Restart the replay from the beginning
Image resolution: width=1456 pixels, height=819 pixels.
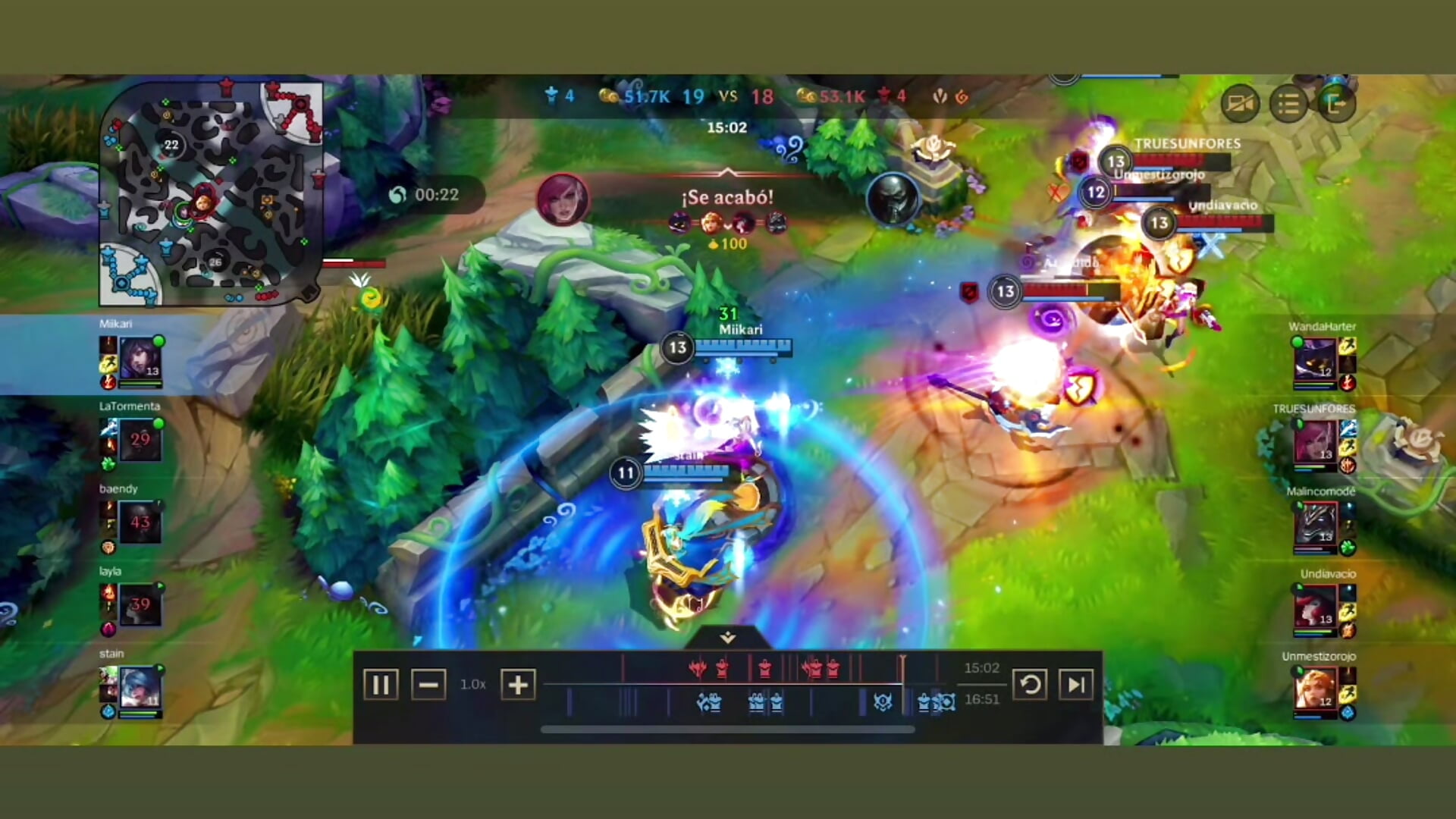coord(1031,685)
